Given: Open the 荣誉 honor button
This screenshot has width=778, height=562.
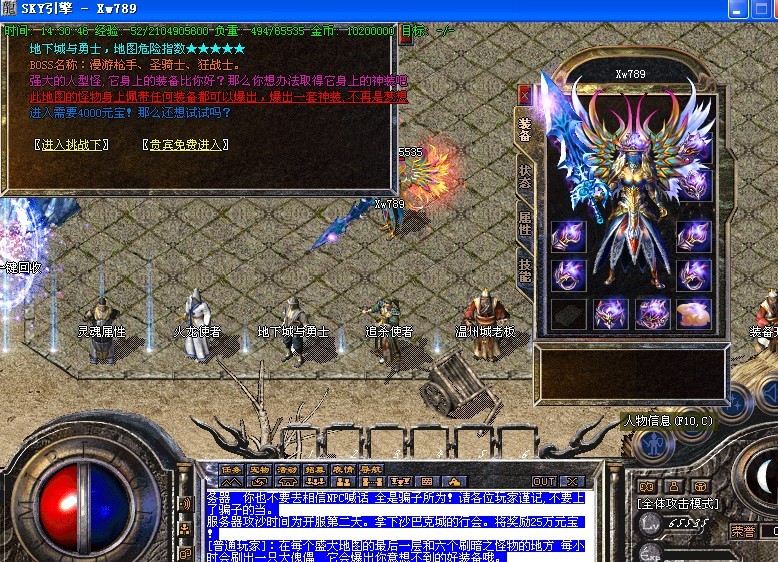Looking at the screenshot, I should pyautogui.click(x=743, y=531).
